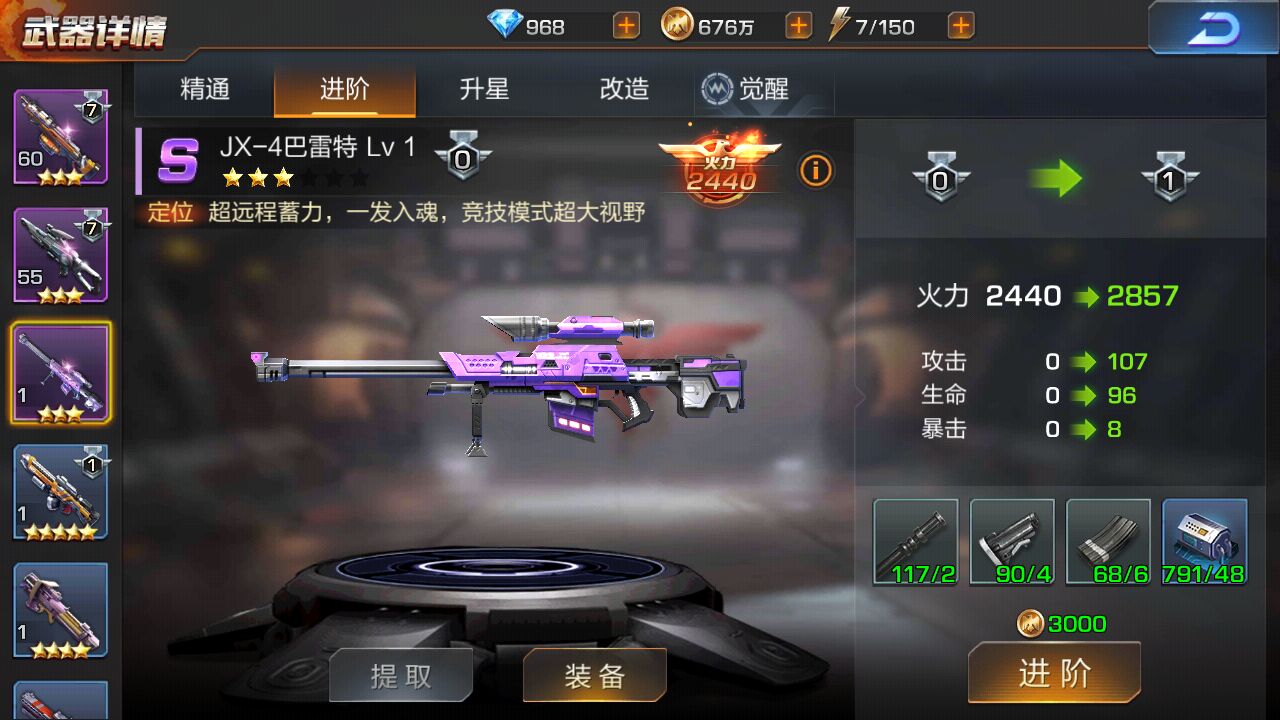Tap the diamond recharge plus icon

[625, 24]
